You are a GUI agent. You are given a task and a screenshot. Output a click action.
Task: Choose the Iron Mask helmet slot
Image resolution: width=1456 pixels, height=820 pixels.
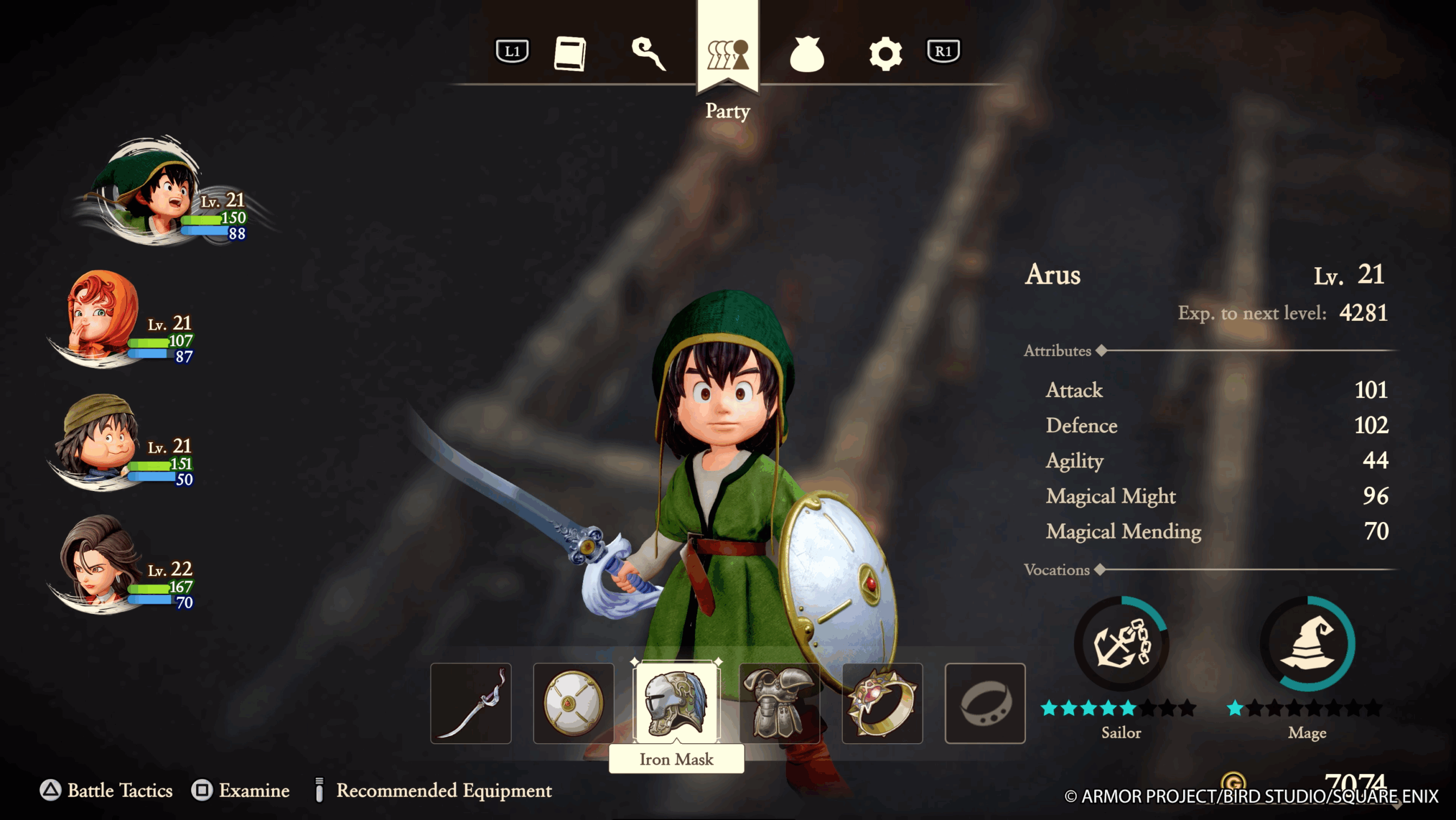(676, 703)
